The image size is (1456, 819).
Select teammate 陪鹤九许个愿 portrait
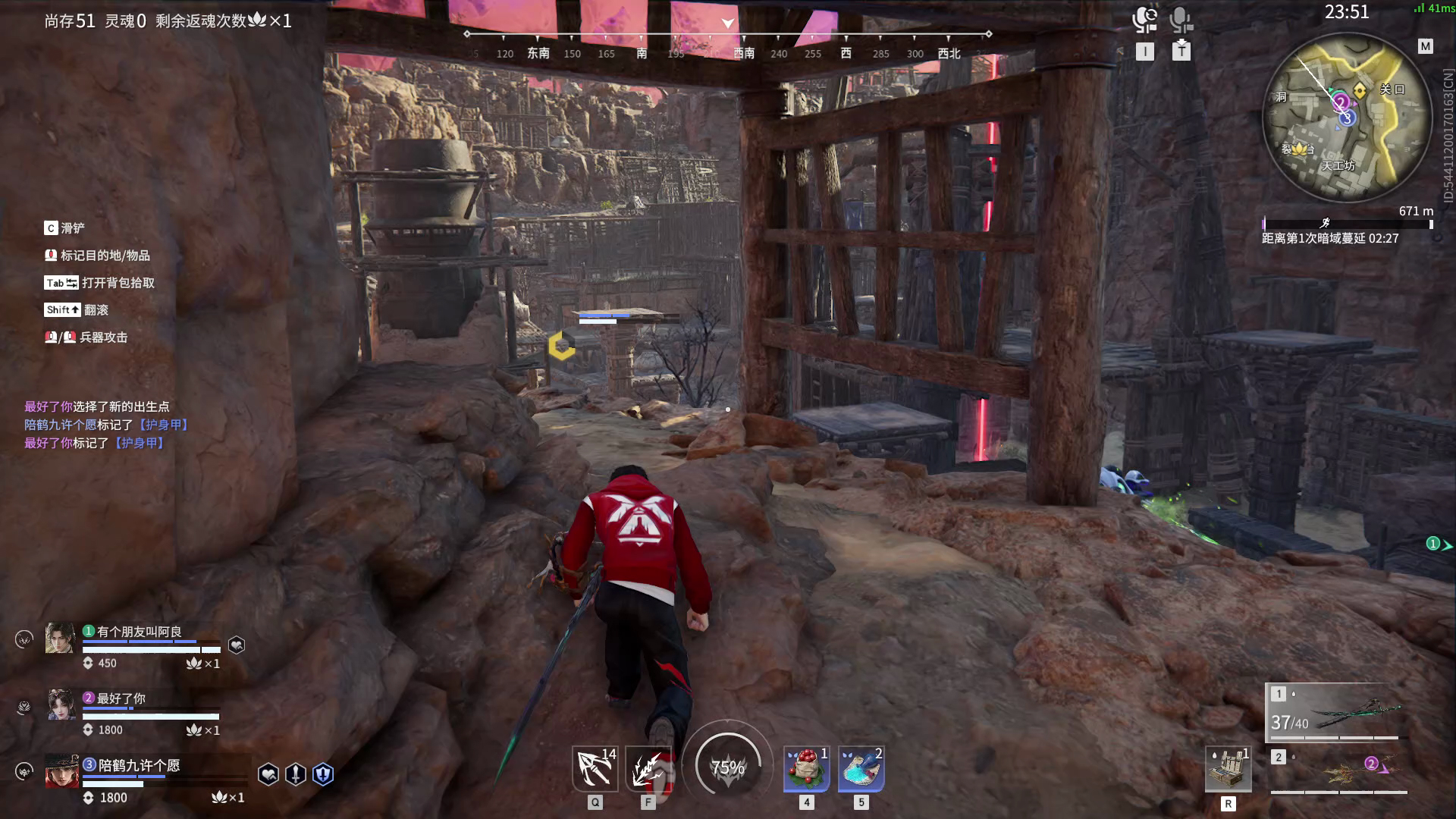click(61, 771)
